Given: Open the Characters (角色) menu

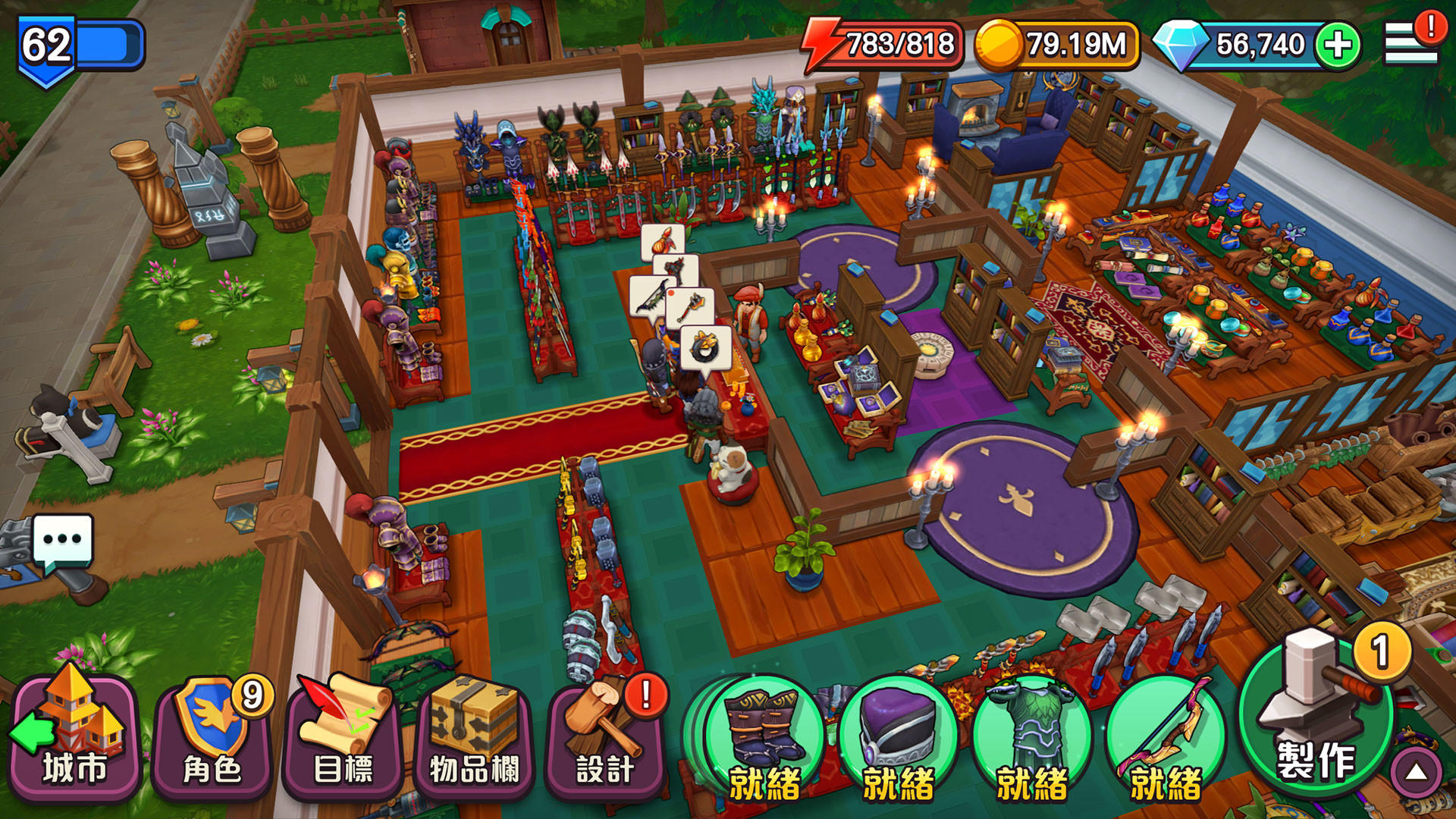Looking at the screenshot, I should pos(212,736).
